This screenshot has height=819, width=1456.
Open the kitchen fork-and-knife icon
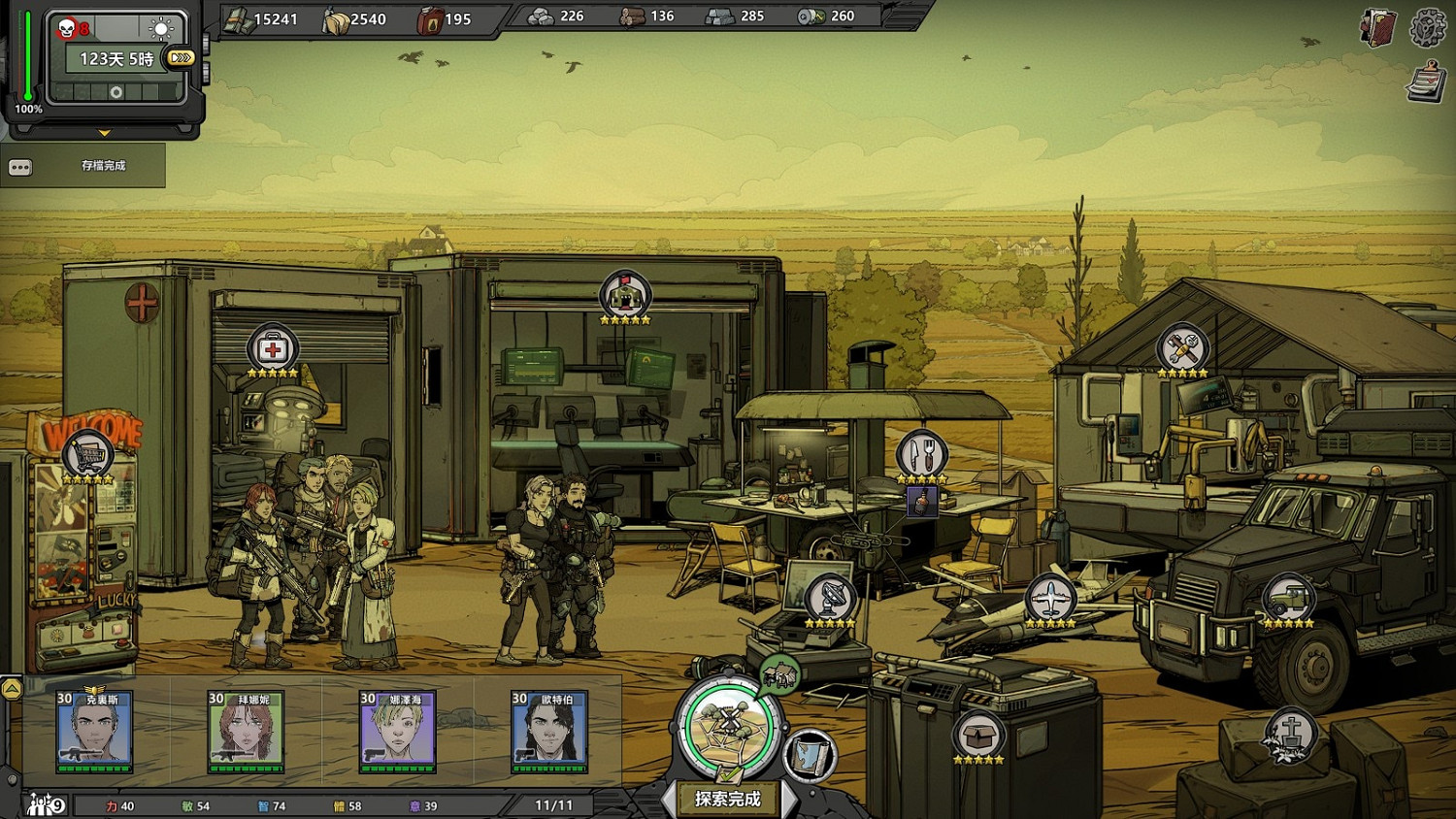click(x=921, y=453)
